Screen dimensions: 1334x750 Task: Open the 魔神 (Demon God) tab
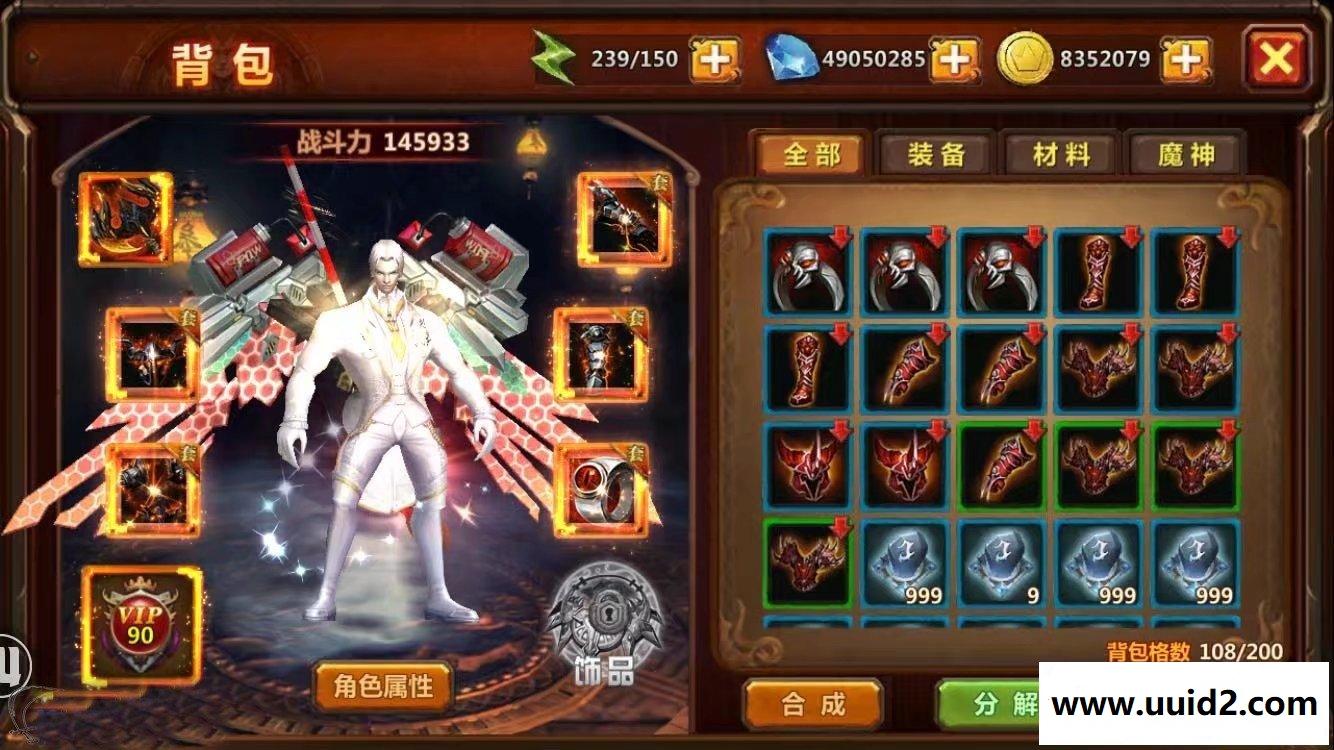(x=1186, y=154)
